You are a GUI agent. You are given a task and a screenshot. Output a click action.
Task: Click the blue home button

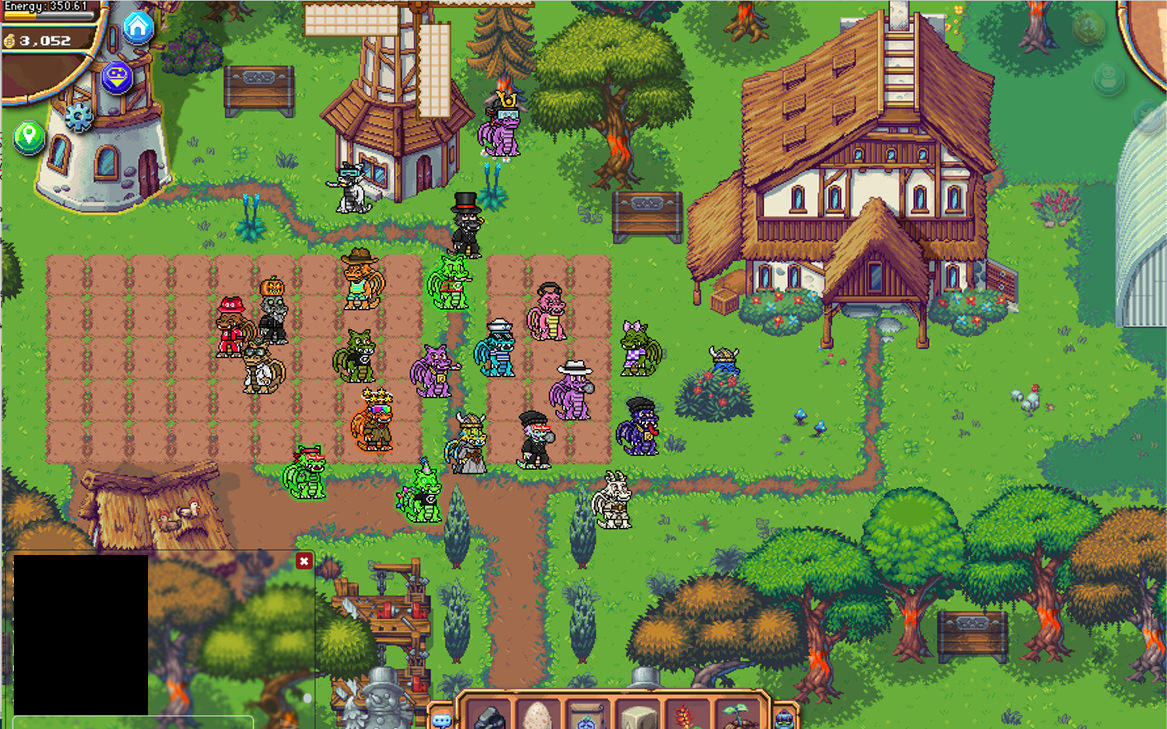(x=138, y=27)
